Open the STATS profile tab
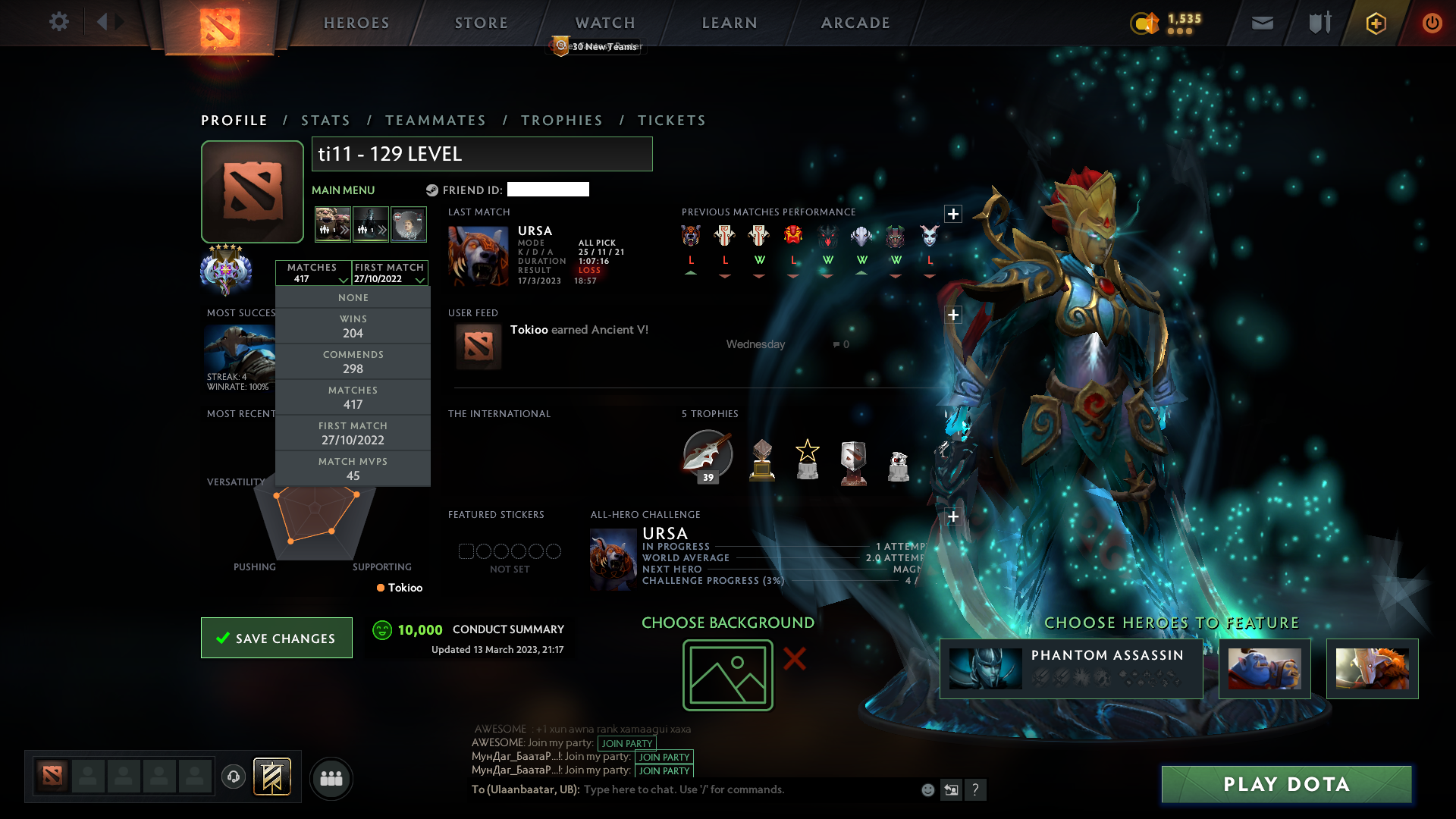This screenshot has height=819, width=1456. [325, 120]
